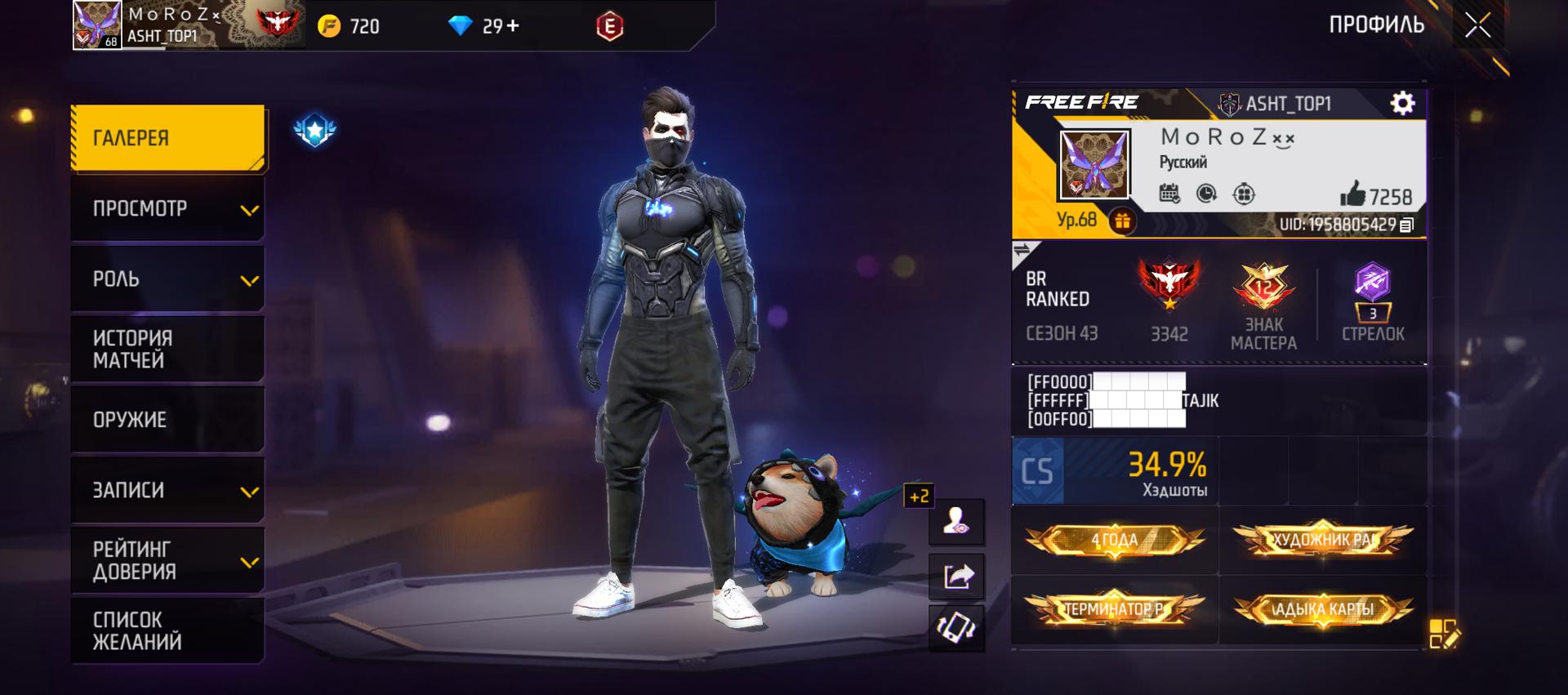The image size is (1568, 695).
Task: Select the ГАЛЕРЕЯ tab
Action: [x=168, y=138]
